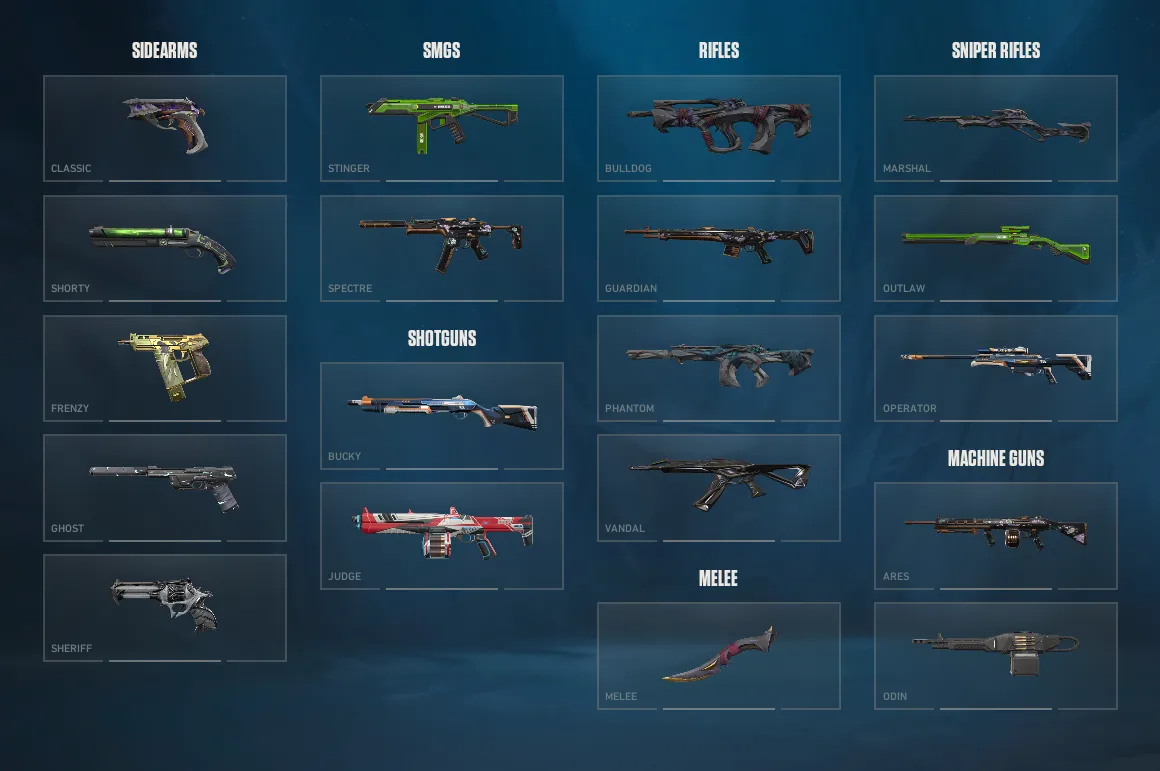
Task: Select the Melee knife slot
Action: 719,656
